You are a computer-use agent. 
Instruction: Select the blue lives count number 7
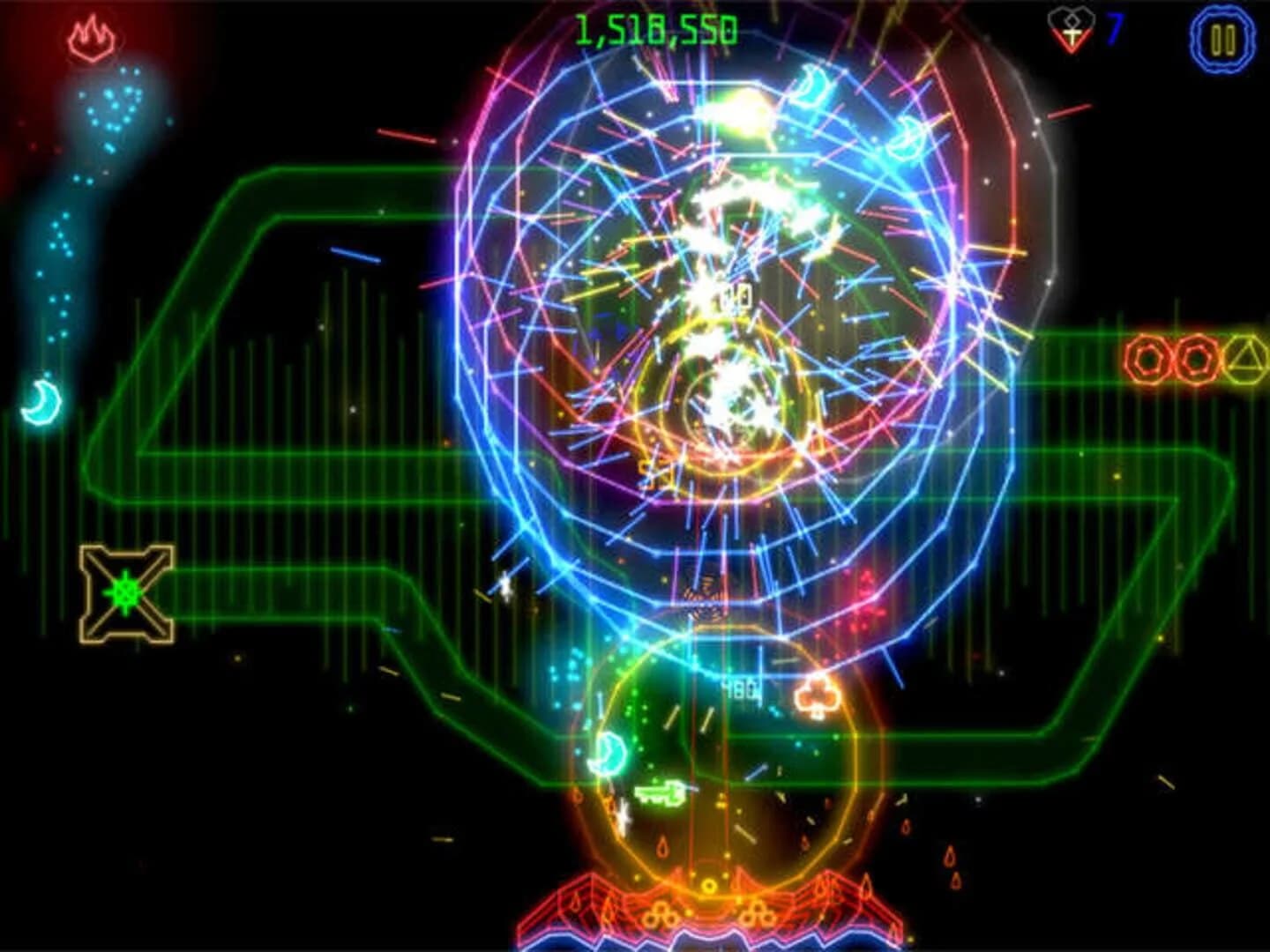coord(1114,29)
